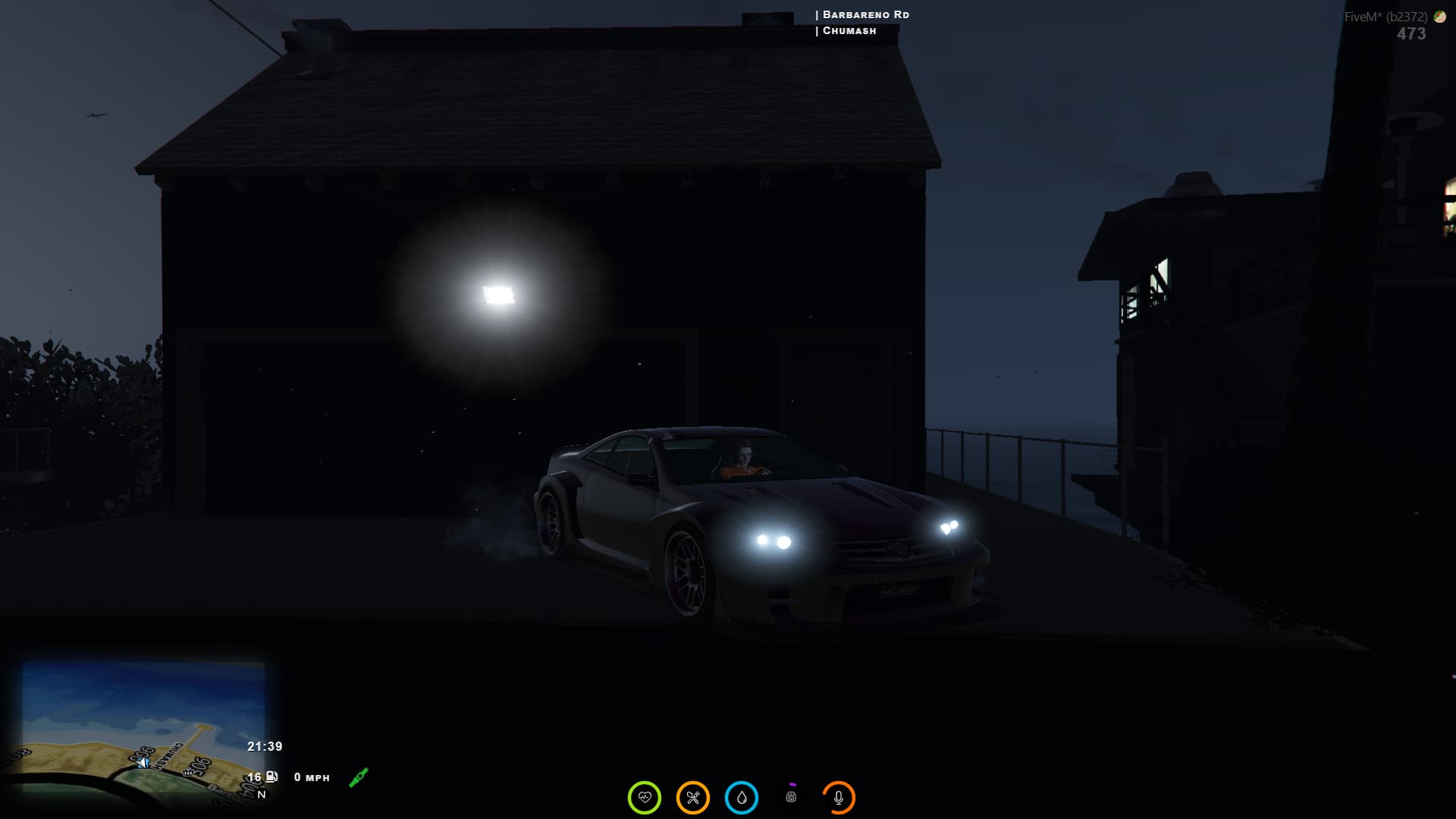Select the orange hunger utensils icon

coord(692,797)
